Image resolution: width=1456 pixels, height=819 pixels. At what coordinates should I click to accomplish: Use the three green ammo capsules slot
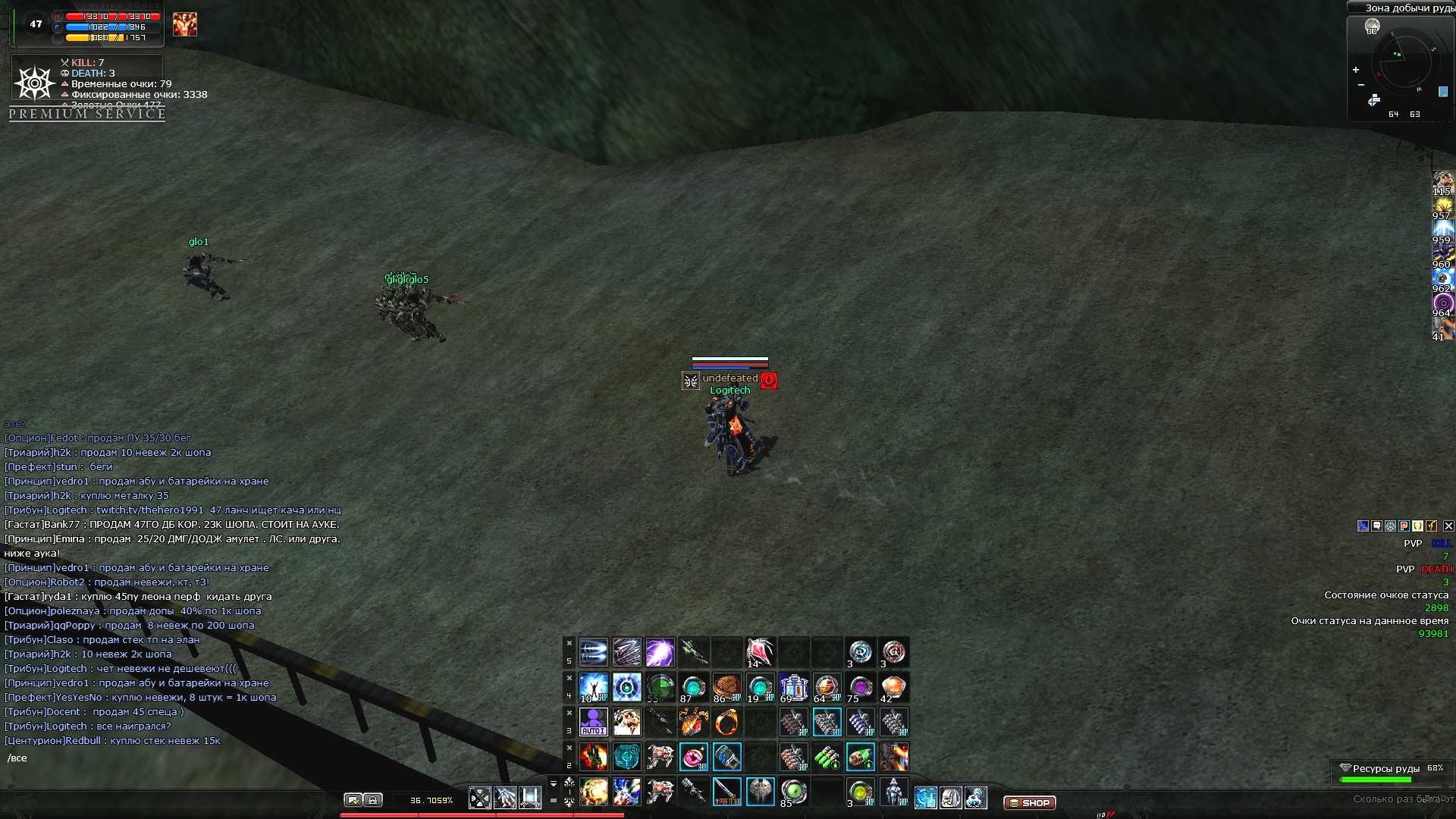pos(827,757)
